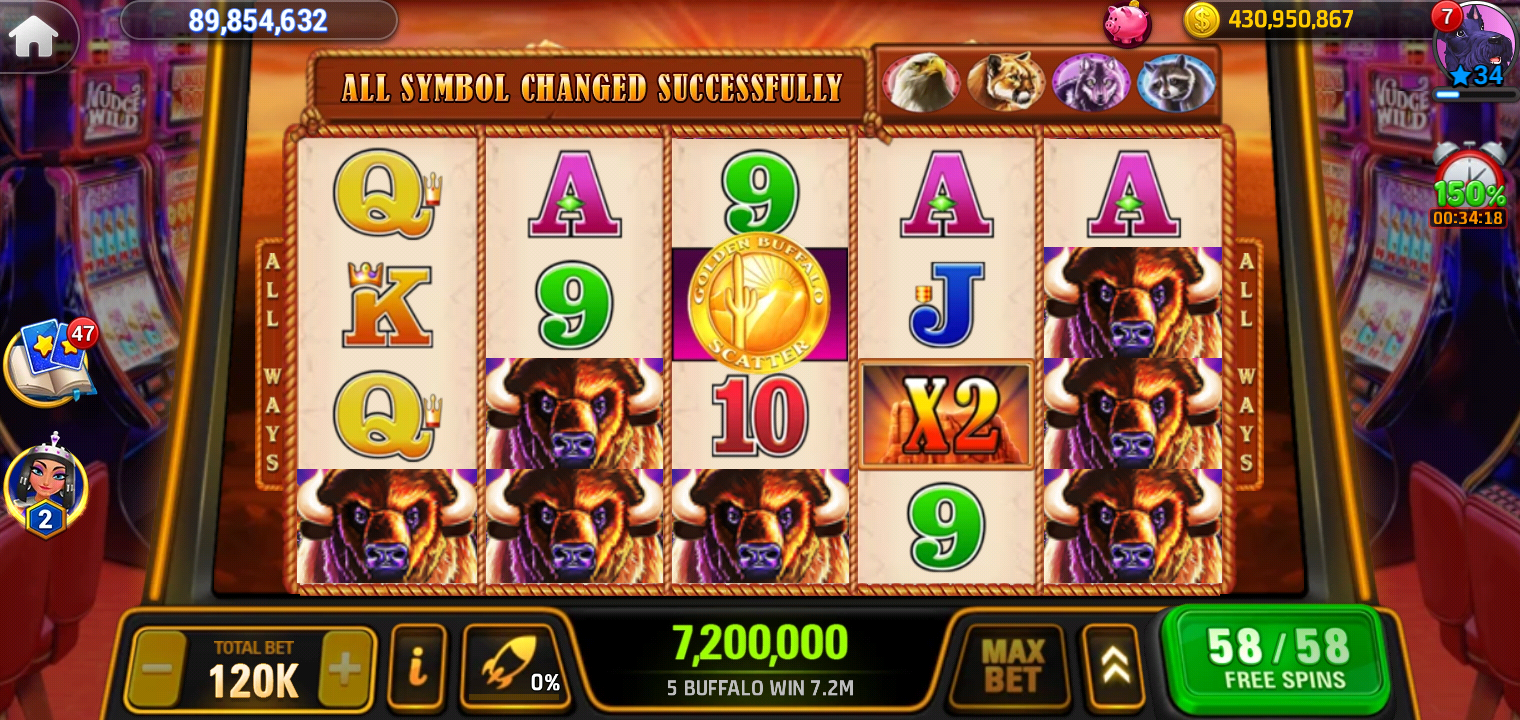This screenshot has width=1520, height=720.
Task: Select the X2 multiplier symbol on the reels
Action: click(x=945, y=415)
